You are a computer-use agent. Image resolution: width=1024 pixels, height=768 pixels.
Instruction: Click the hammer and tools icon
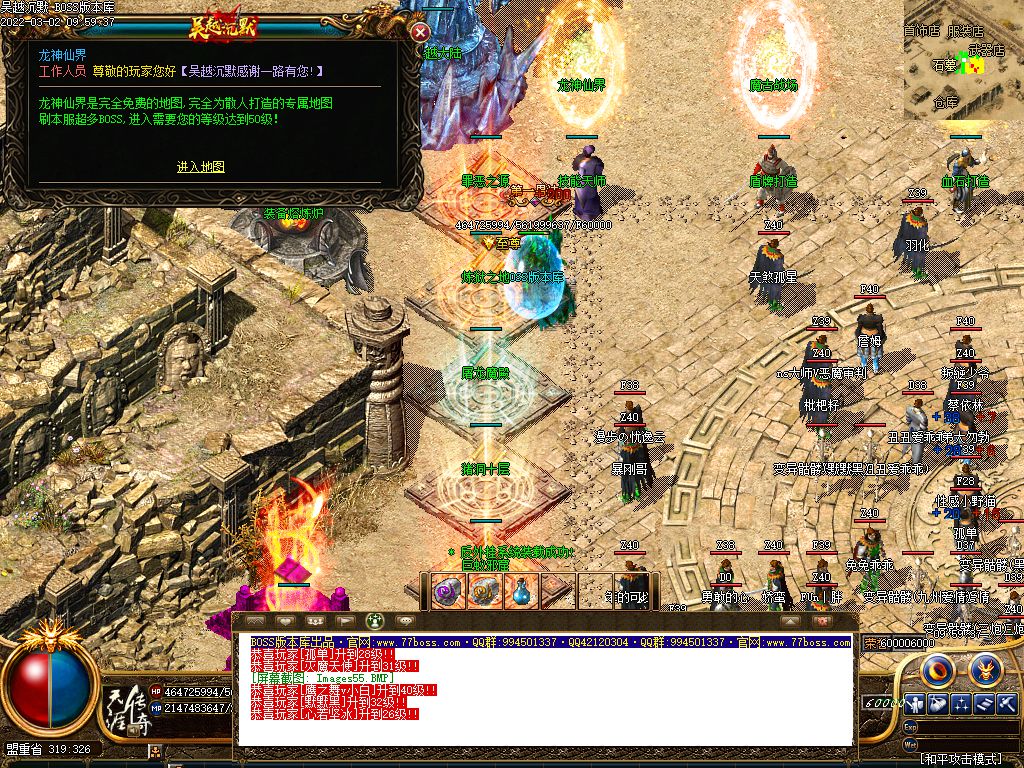click(x=1006, y=703)
